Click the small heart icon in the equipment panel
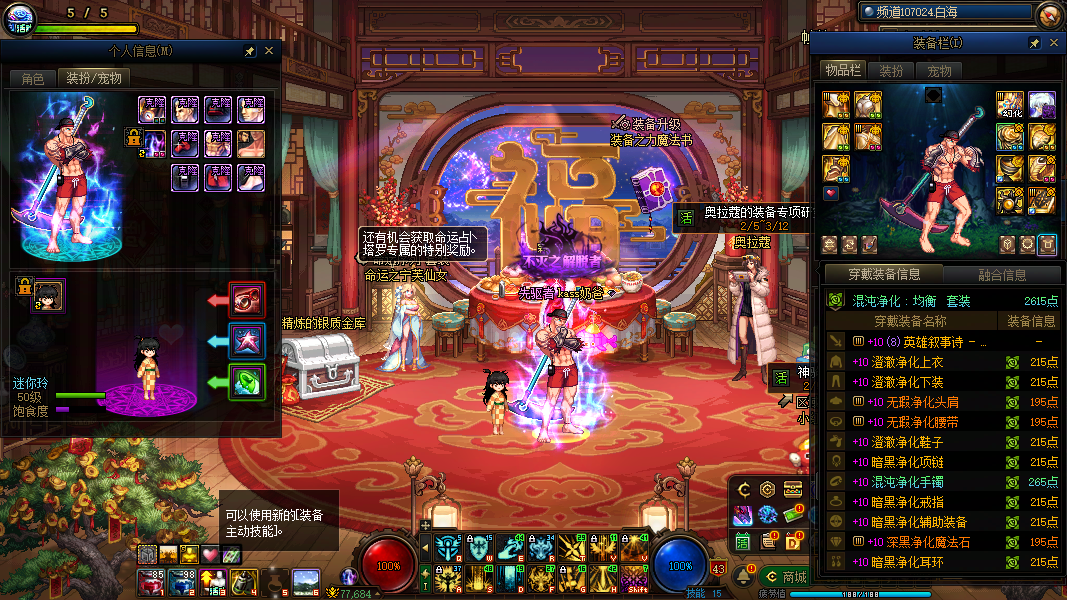Screen dimensions: 1067x600 click(831, 193)
